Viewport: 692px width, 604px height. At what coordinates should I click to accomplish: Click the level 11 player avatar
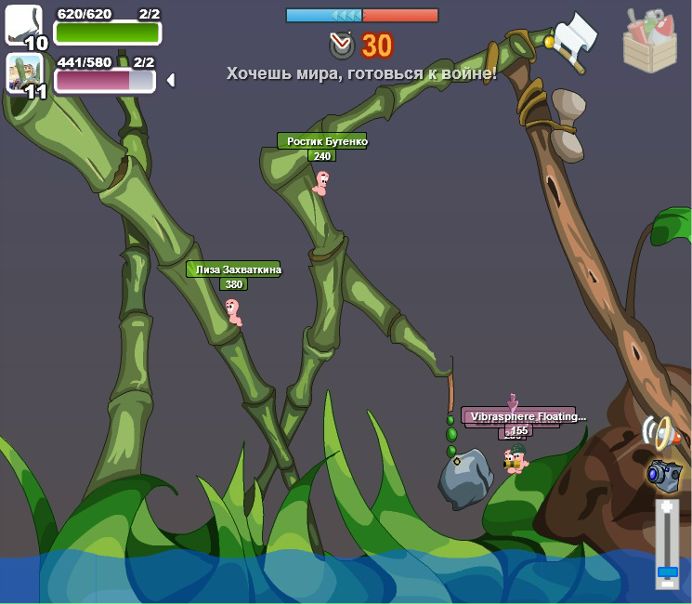[x=25, y=73]
